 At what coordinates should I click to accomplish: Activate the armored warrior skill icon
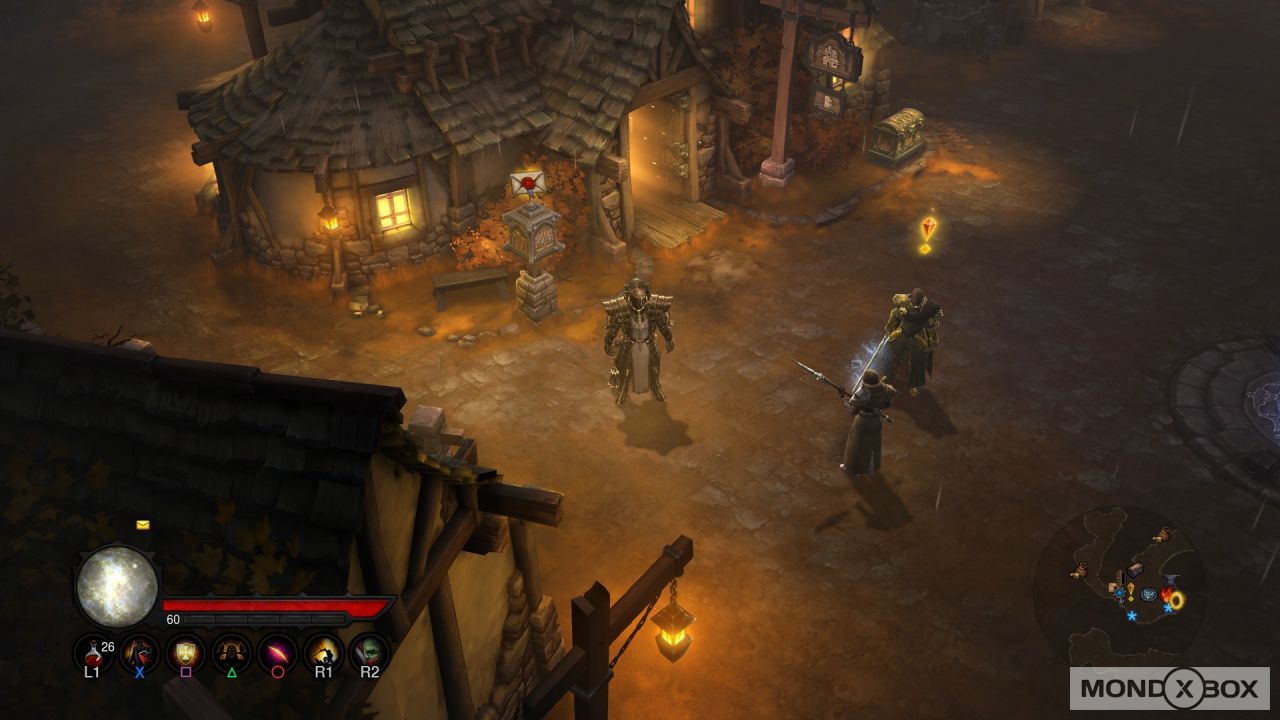pos(231,653)
